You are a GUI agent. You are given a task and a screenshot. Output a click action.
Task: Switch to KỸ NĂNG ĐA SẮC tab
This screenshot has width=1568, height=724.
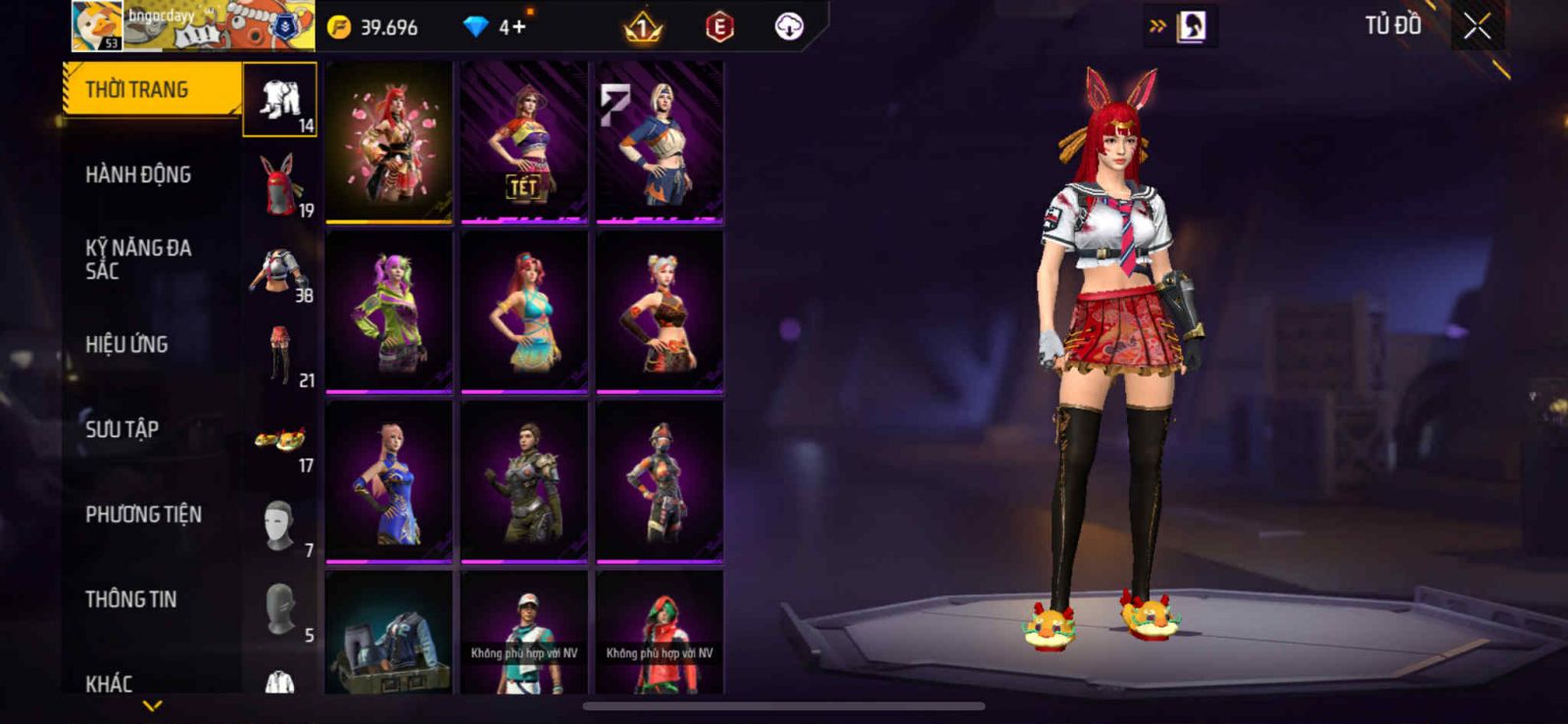(x=138, y=260)
